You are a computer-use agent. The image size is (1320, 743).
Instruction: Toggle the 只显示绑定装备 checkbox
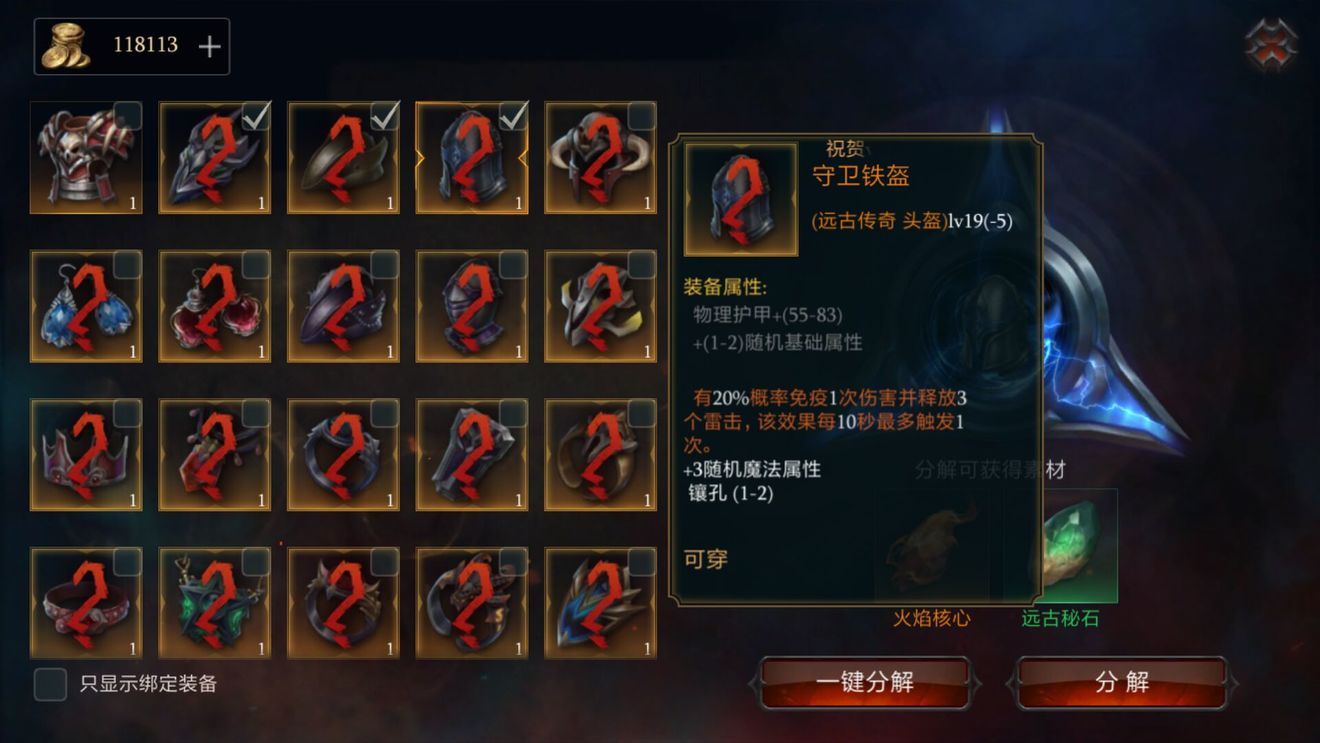(x=50, y=684)
